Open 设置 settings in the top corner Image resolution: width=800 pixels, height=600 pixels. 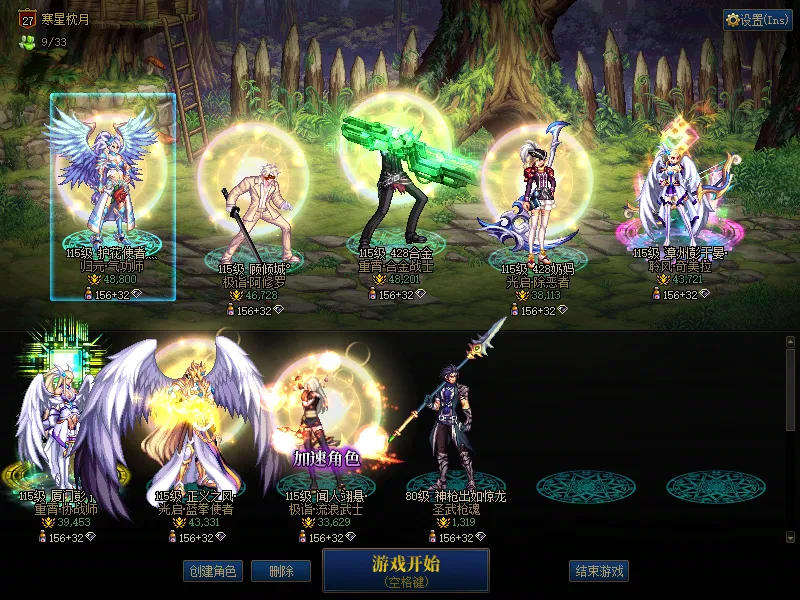tap(757, 20)
